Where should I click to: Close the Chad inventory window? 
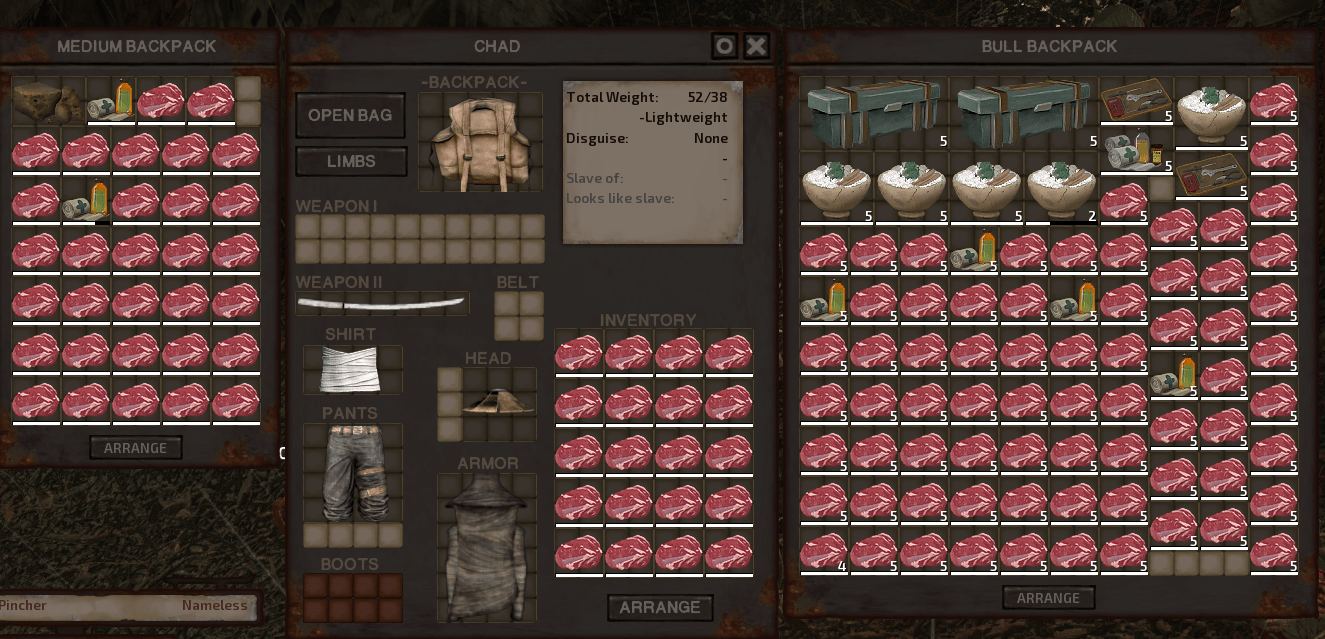757,46
